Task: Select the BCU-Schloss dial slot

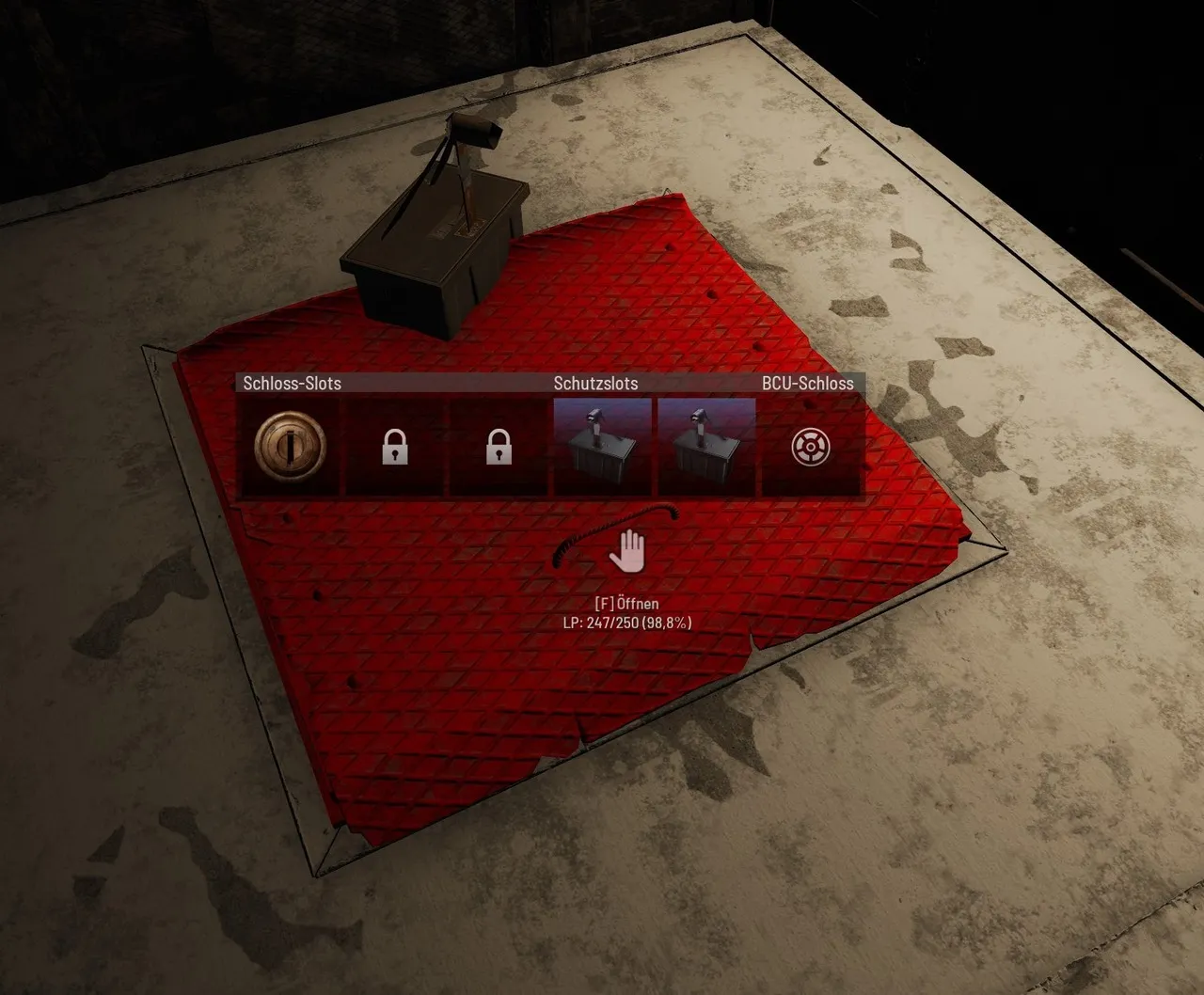Action: pos(810,447)
